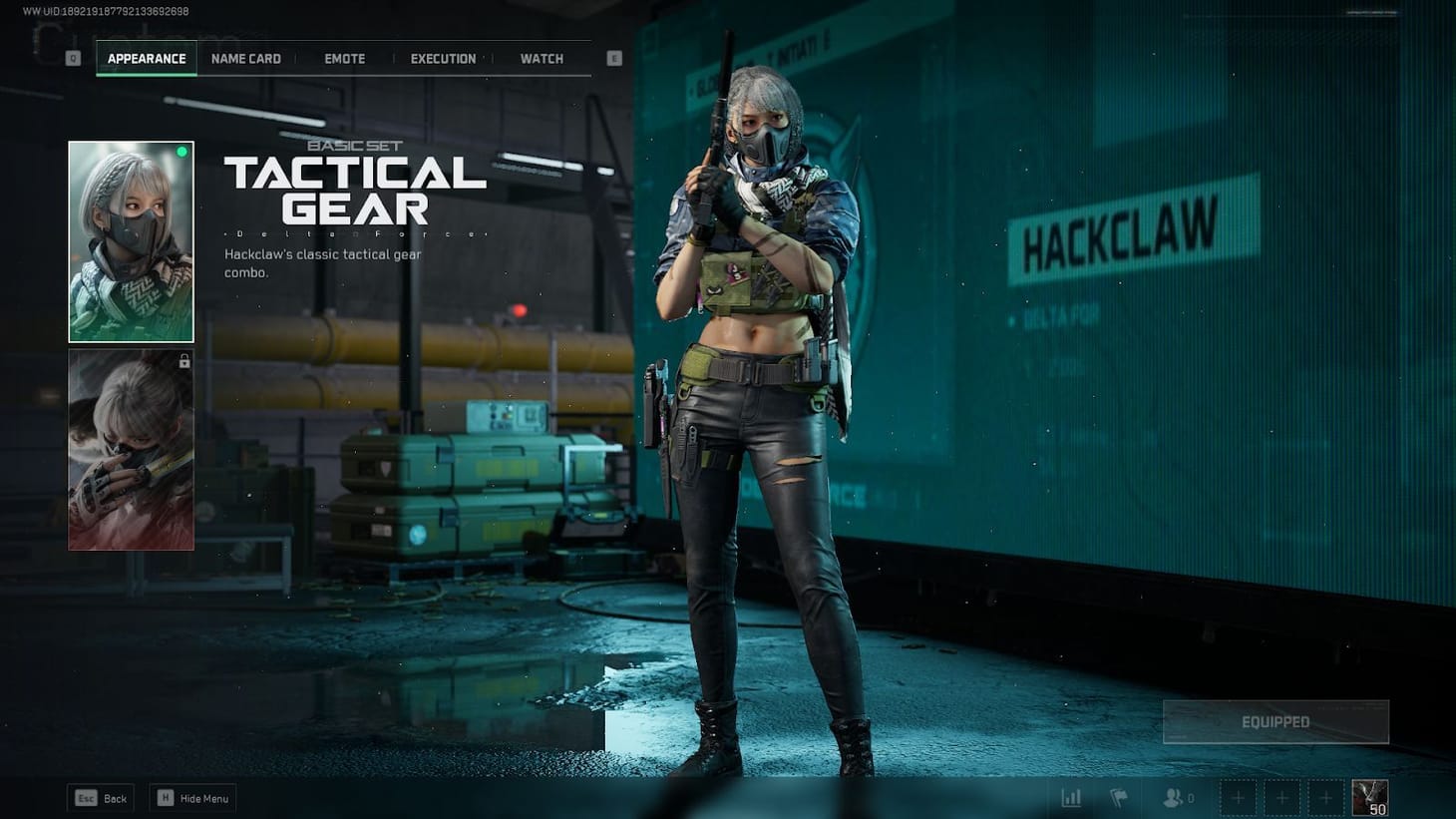The height and width of the screenshot is (819, 1456).
Task: Switch to the Watch tab
Action: pos(541,58)
